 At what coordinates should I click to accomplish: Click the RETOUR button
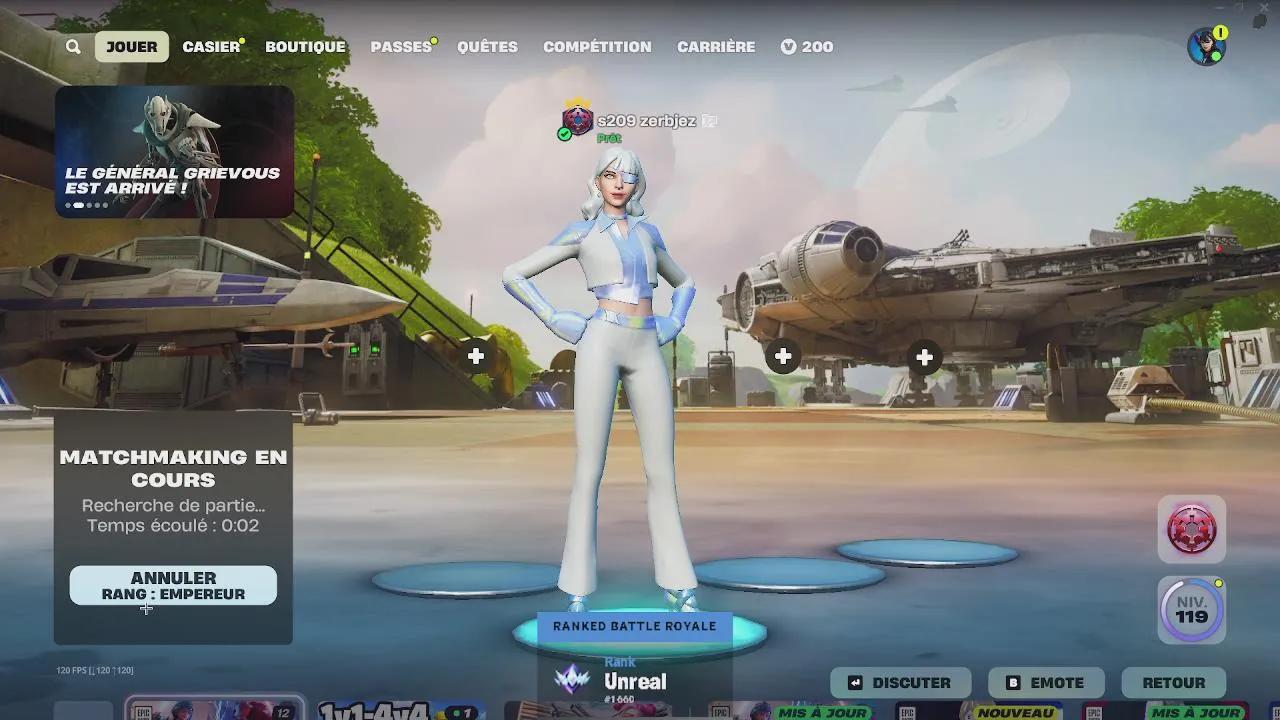pos(1174,683)
